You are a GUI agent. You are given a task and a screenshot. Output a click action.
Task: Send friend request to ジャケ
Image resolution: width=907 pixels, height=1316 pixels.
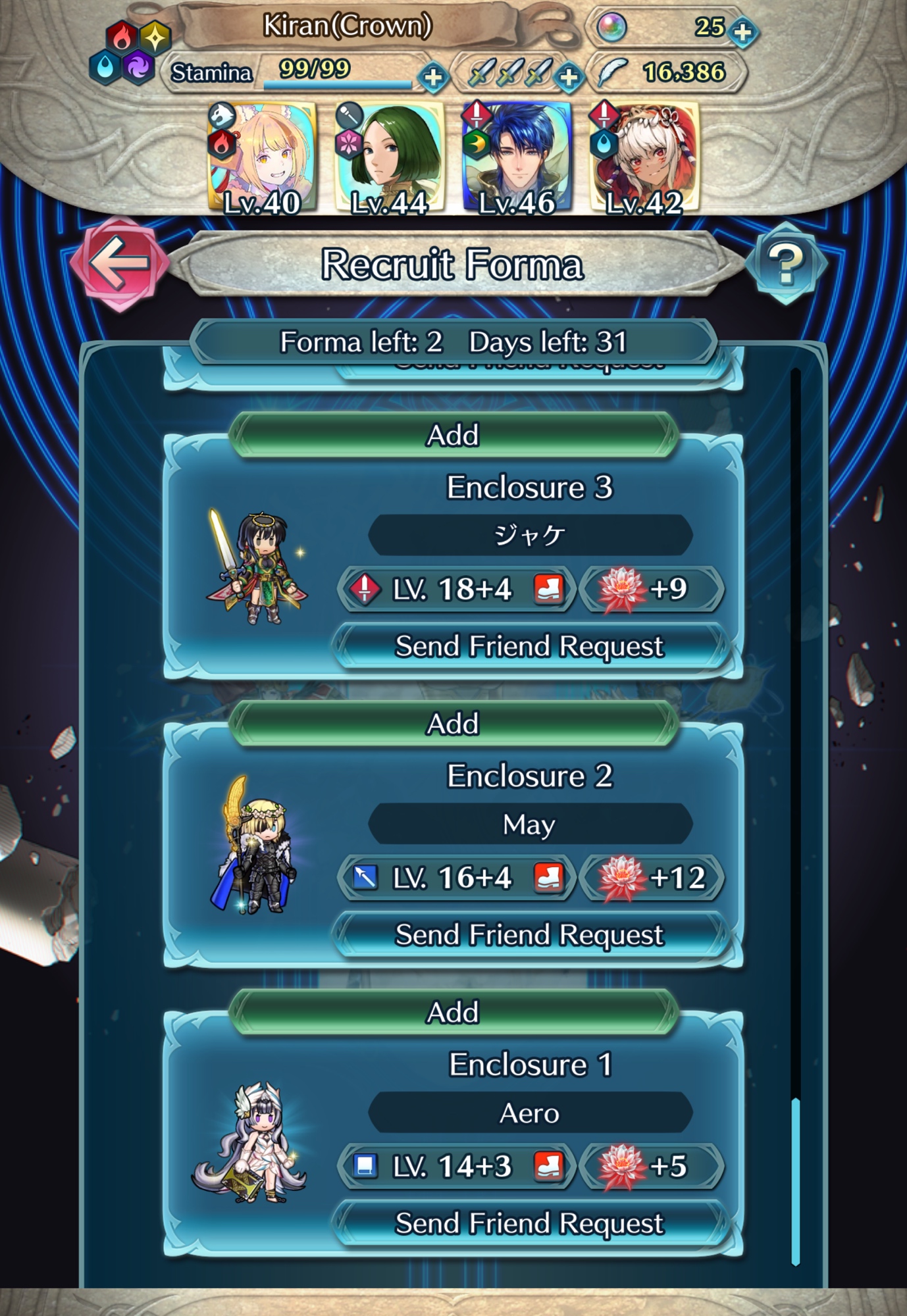click(x=529, y=646)
